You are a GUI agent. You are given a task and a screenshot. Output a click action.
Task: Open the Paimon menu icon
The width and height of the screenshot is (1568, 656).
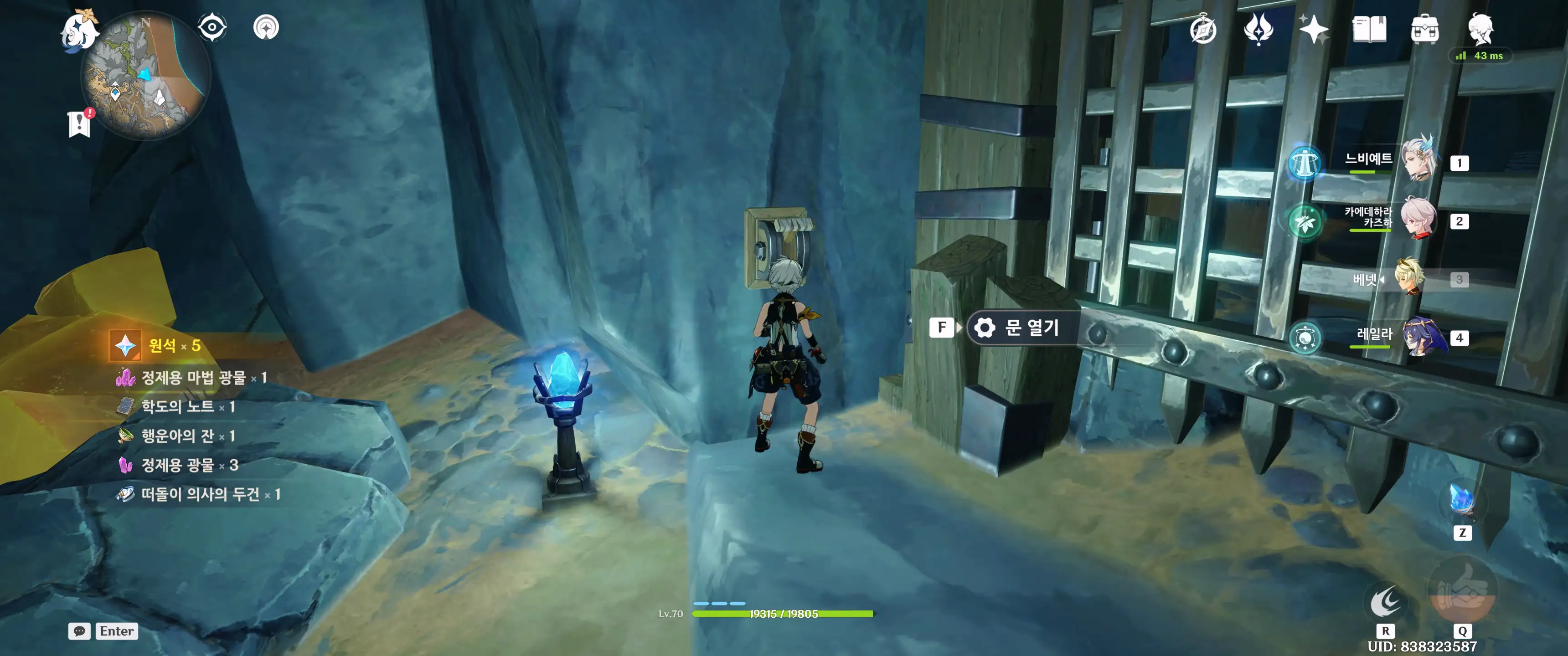point(80,31)
